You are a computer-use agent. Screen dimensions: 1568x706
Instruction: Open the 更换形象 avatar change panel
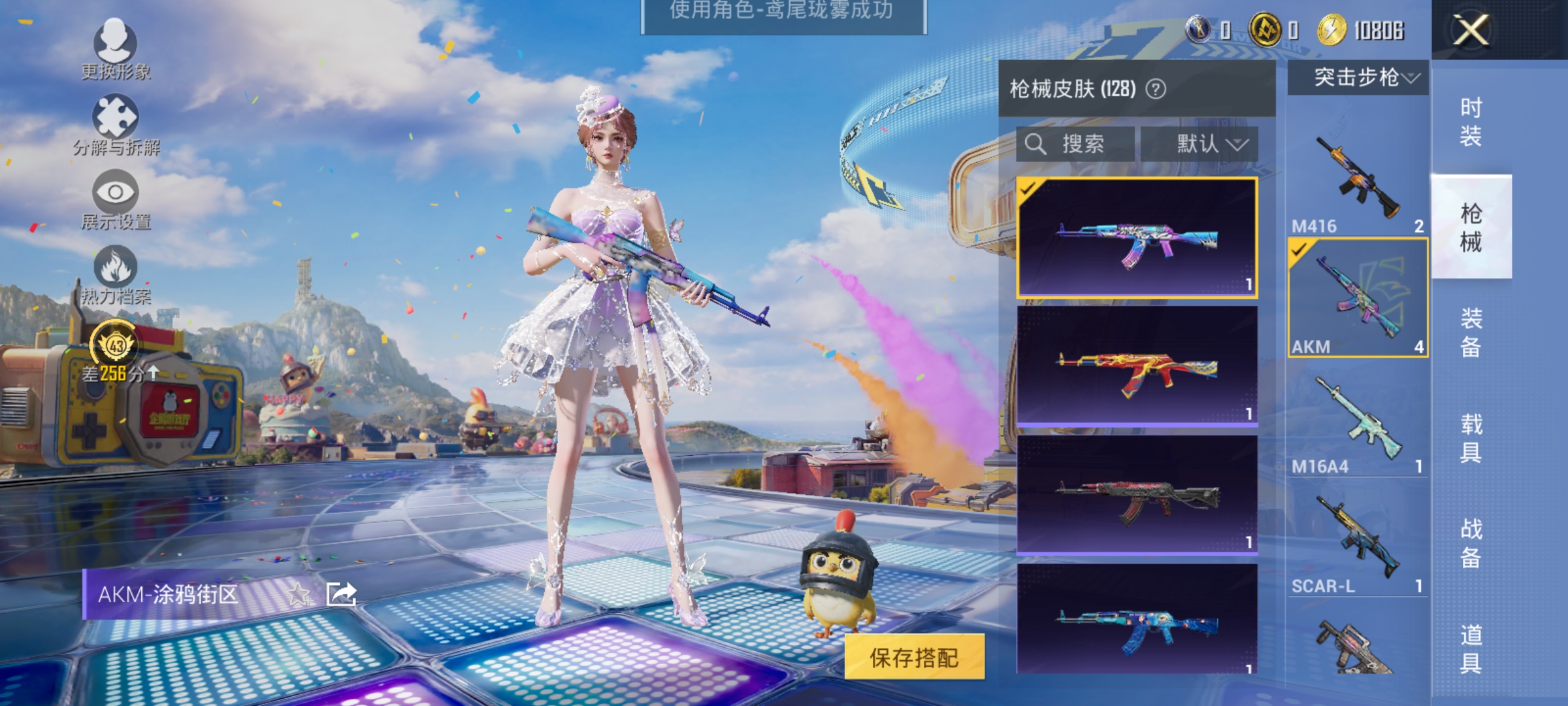(x=116, y=50)
